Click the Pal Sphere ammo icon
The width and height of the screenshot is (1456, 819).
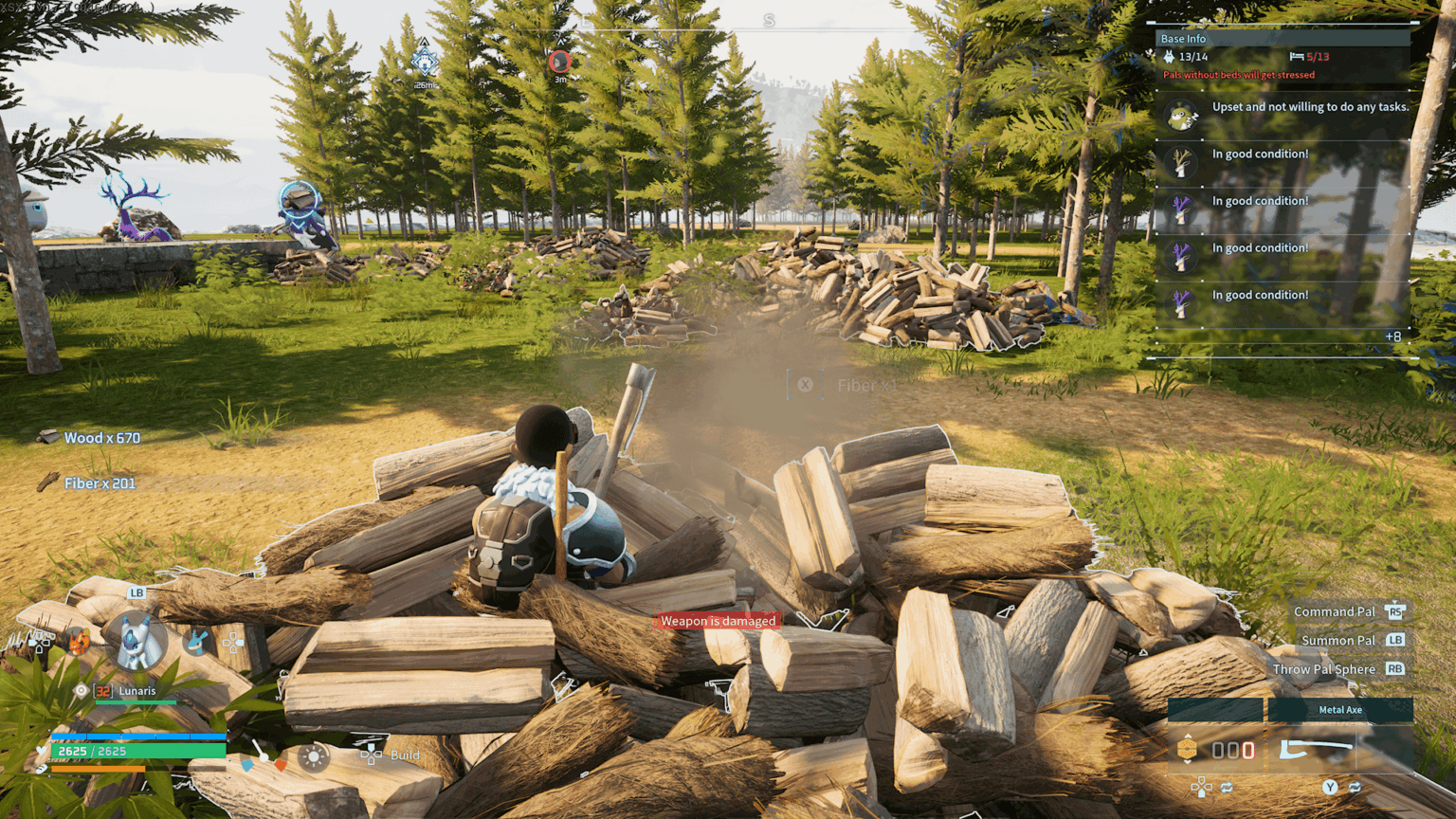click(x=1188, y=749)
